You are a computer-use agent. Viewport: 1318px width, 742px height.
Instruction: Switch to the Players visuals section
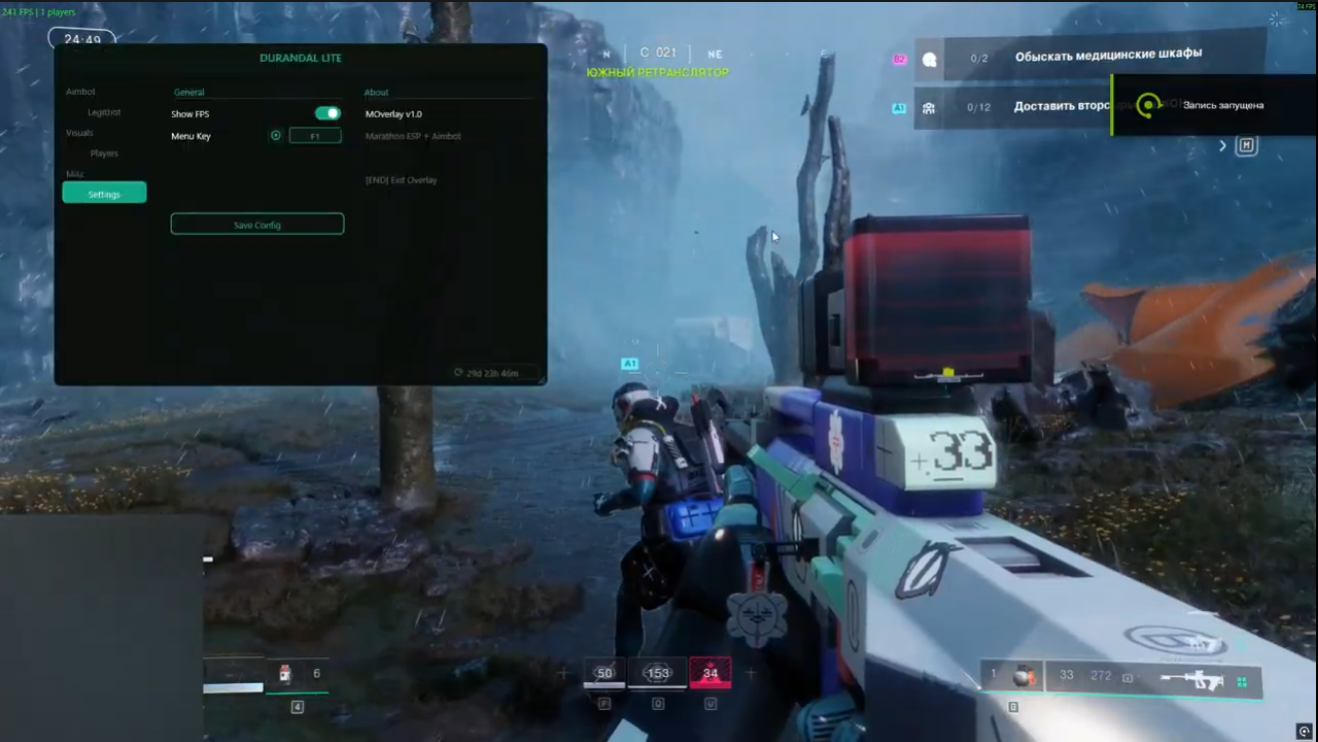[104, 154]
